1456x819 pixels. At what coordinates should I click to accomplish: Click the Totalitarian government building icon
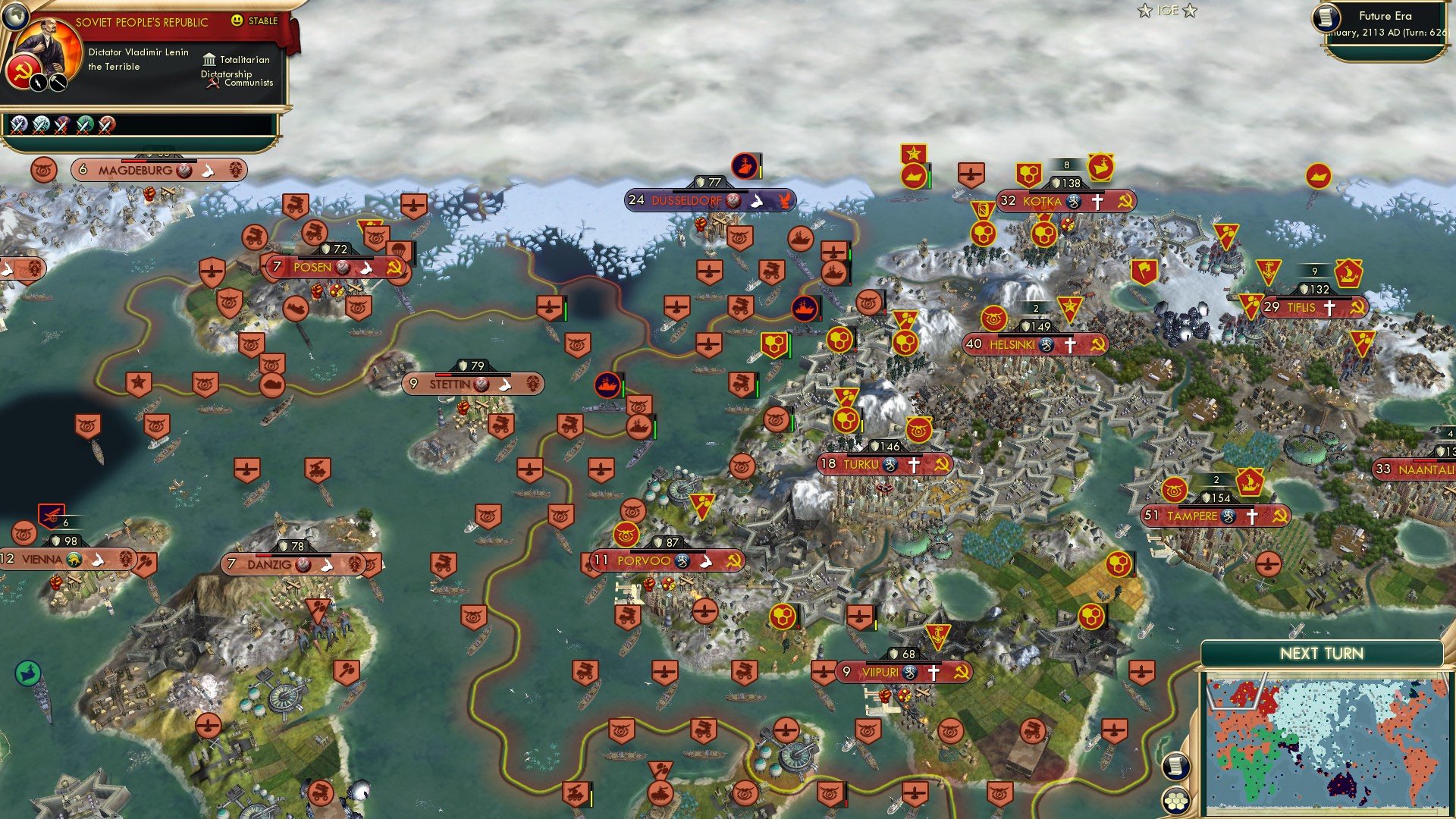tap(209, 58)
